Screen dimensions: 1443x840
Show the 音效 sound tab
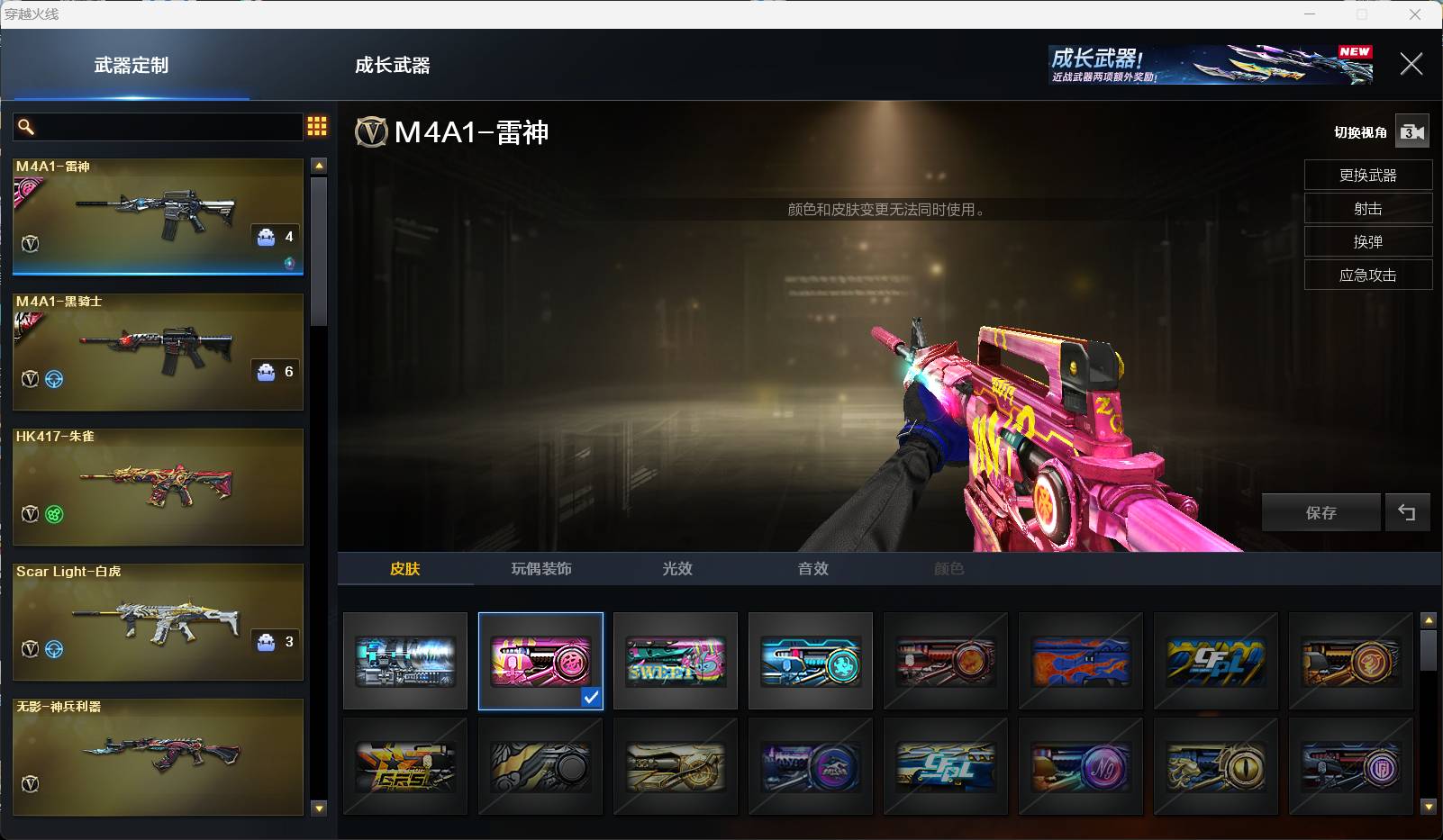tap(812, 569)
